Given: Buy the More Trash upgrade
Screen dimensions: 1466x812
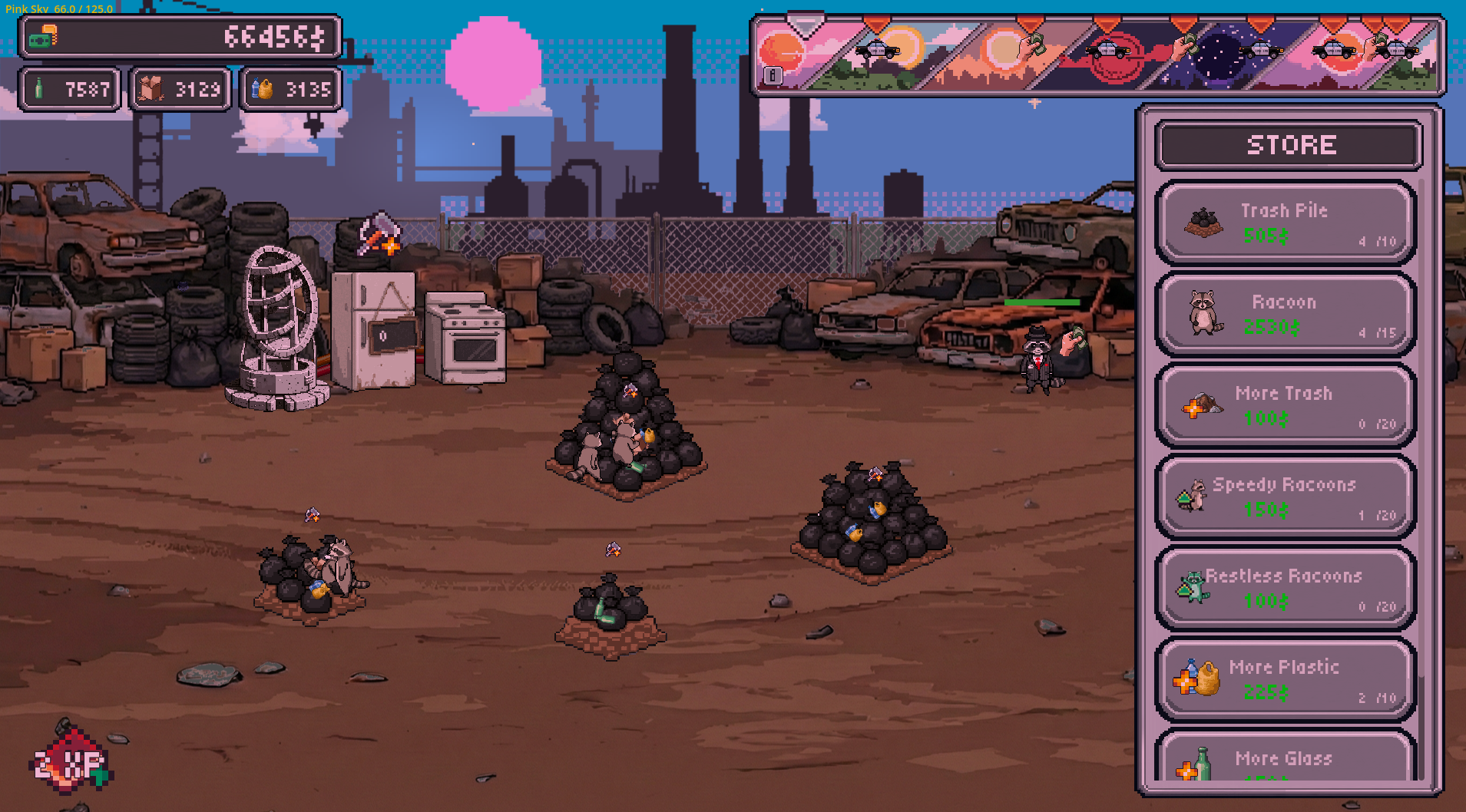Looking at the screenshot, I should (x=1285, y=405).
